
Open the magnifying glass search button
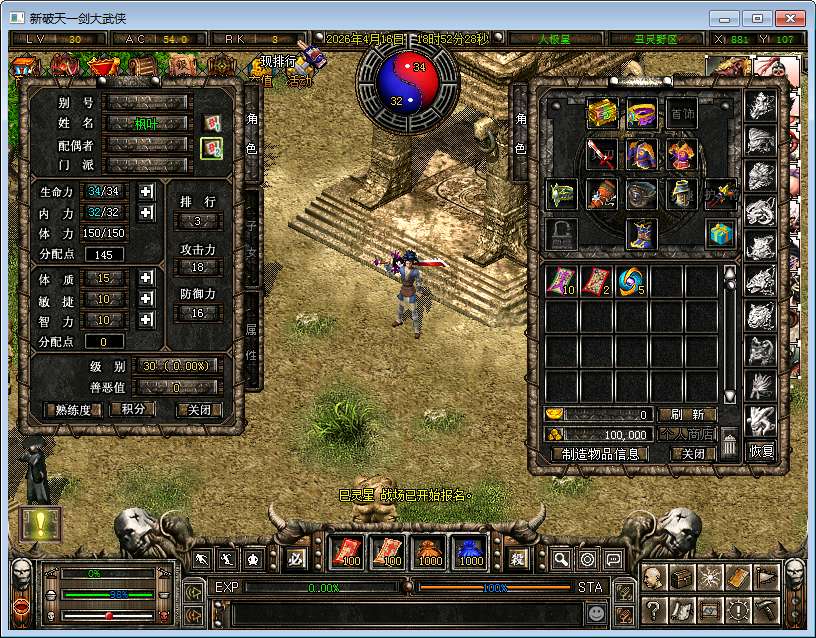point(561,559)
